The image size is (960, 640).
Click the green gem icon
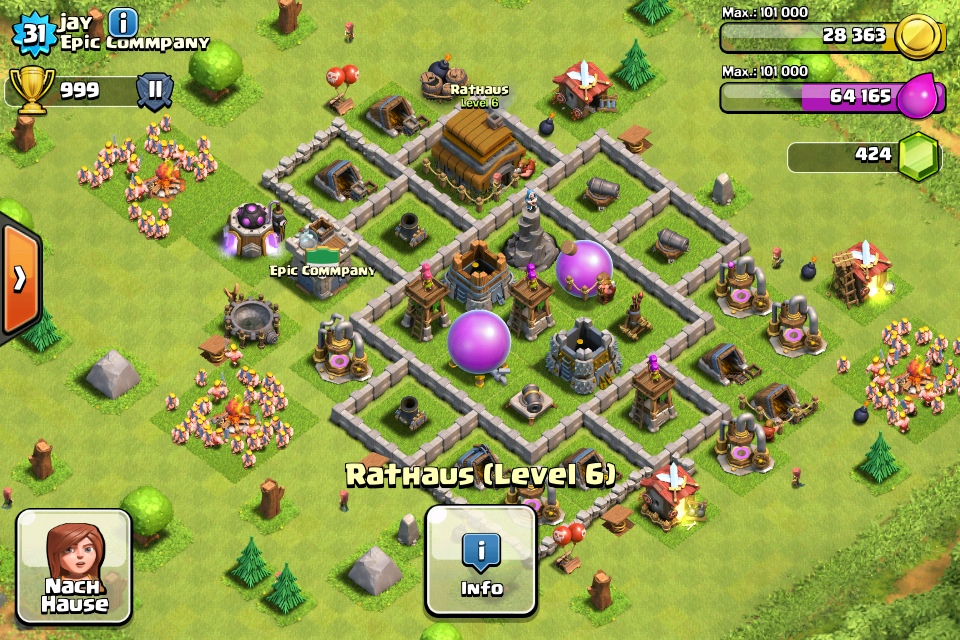(918, 157)
